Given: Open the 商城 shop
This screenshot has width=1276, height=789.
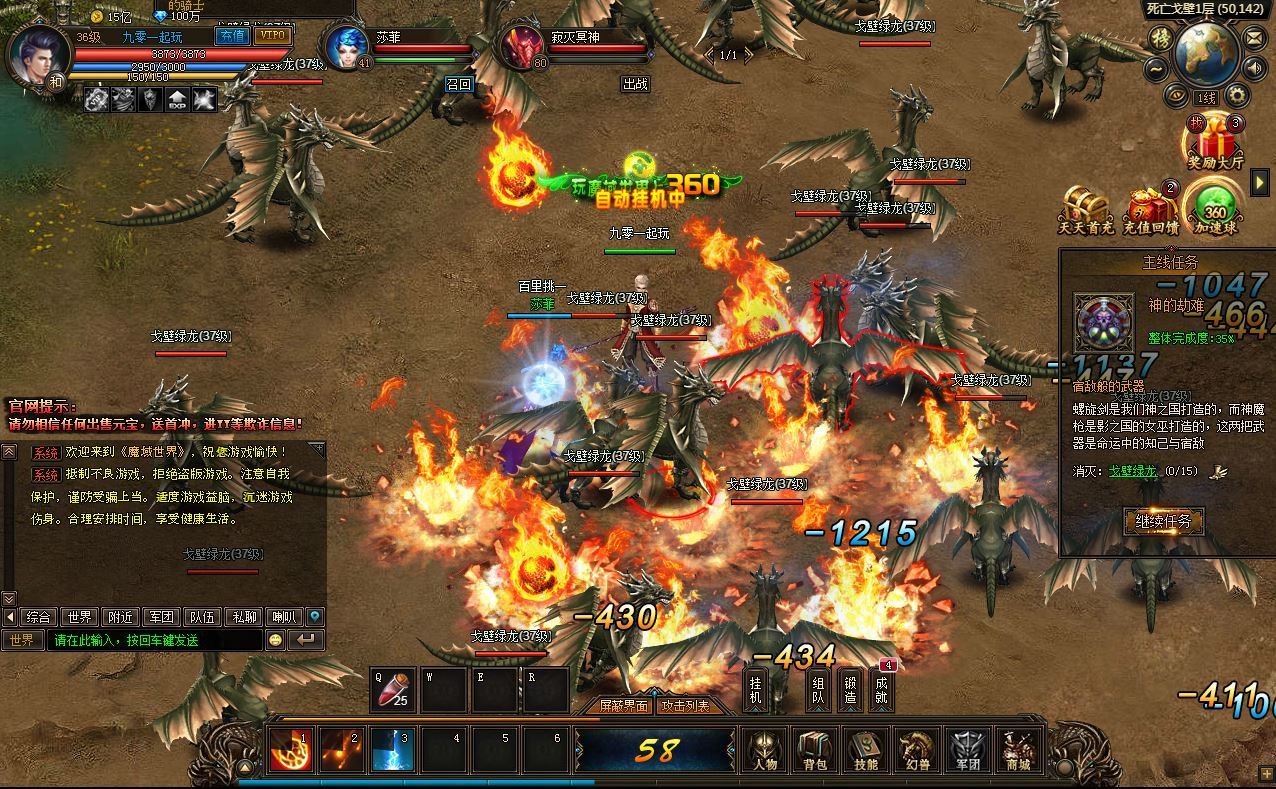Looking at the screenshot, I should click(x=1017, y=749).
